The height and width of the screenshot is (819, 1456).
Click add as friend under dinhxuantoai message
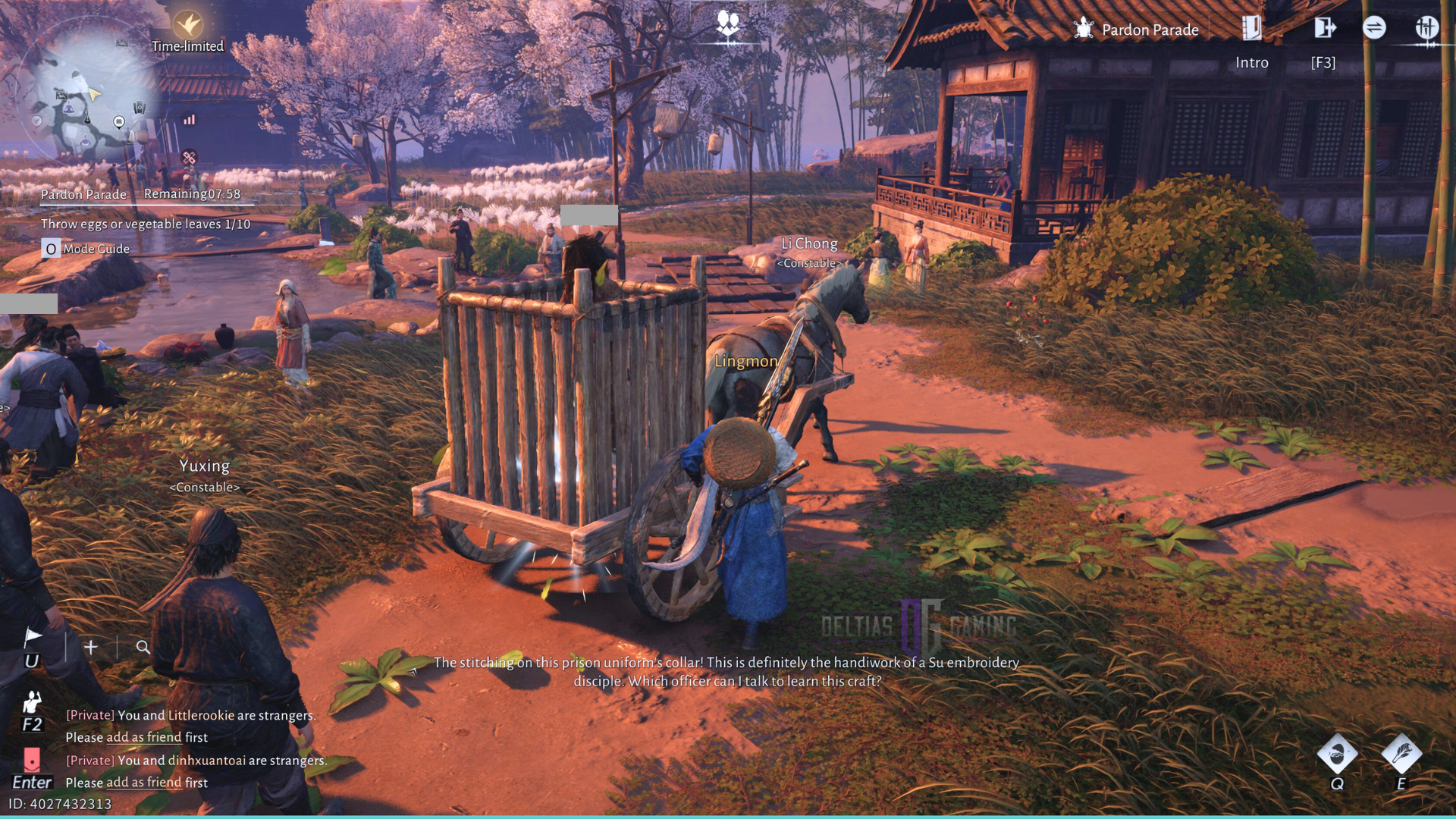pos(143,783)
